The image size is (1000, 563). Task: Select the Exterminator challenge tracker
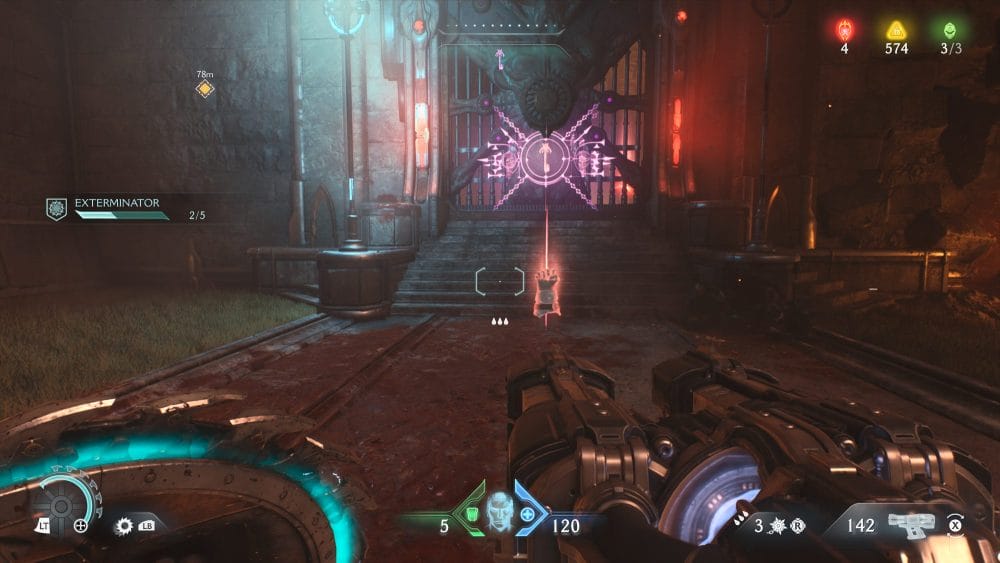(120, 208)
